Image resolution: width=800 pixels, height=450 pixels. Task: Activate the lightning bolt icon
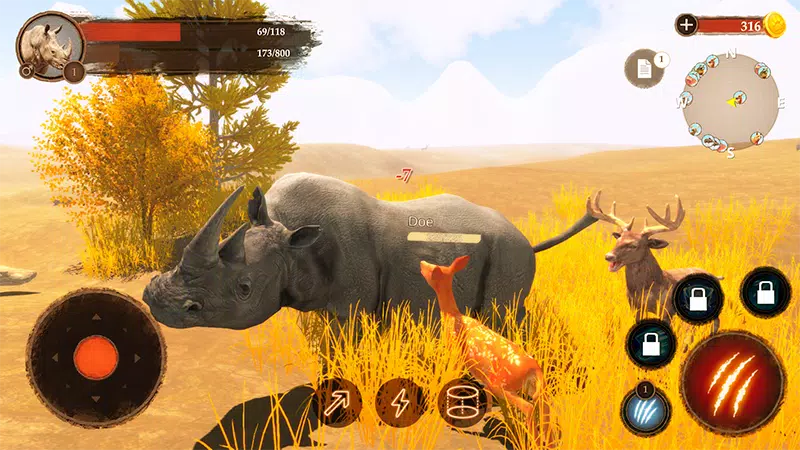(x=400, y=403)
